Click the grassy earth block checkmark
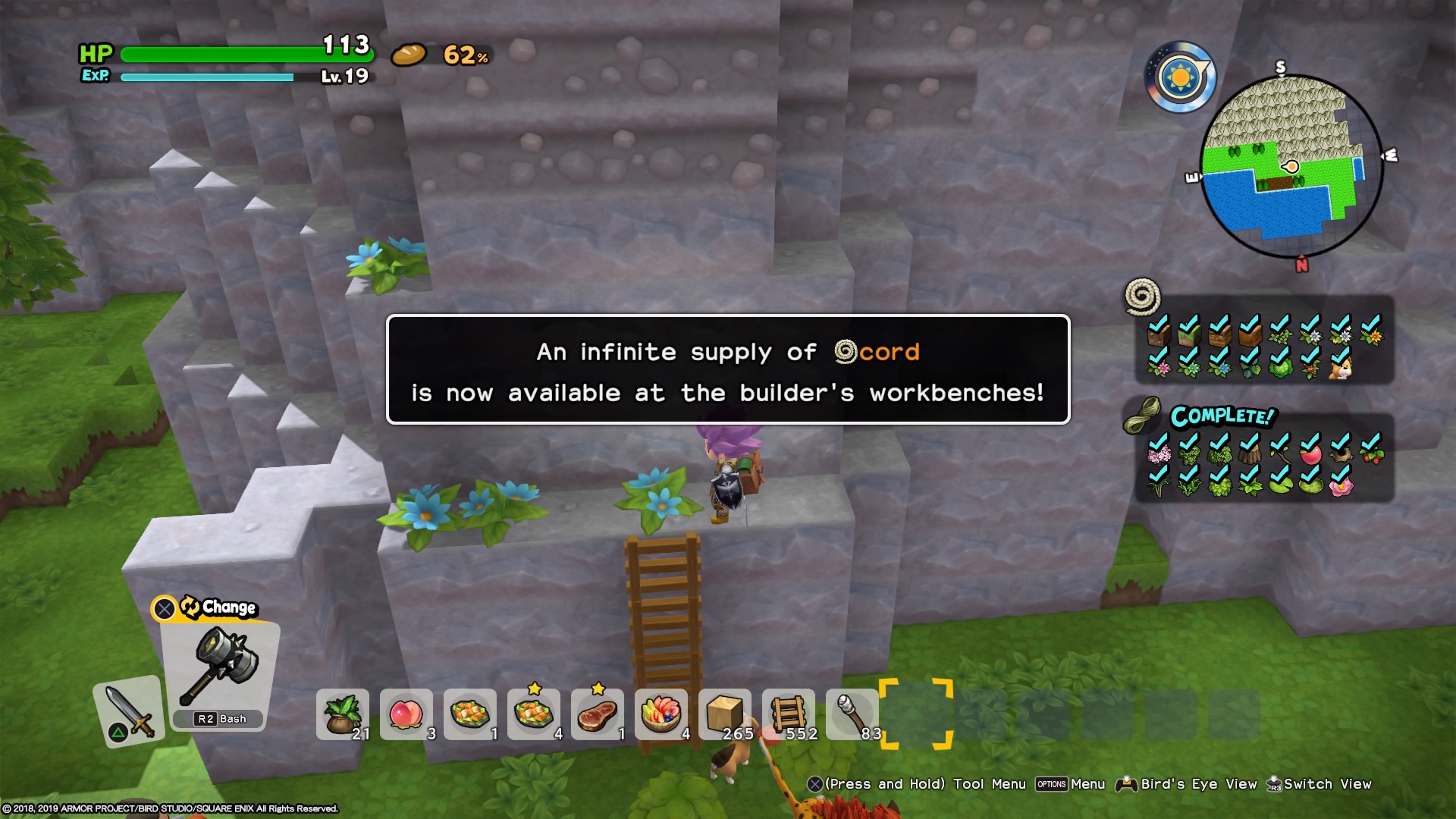The height and width of the screenshot is (819, 1456). (1187, 334)
